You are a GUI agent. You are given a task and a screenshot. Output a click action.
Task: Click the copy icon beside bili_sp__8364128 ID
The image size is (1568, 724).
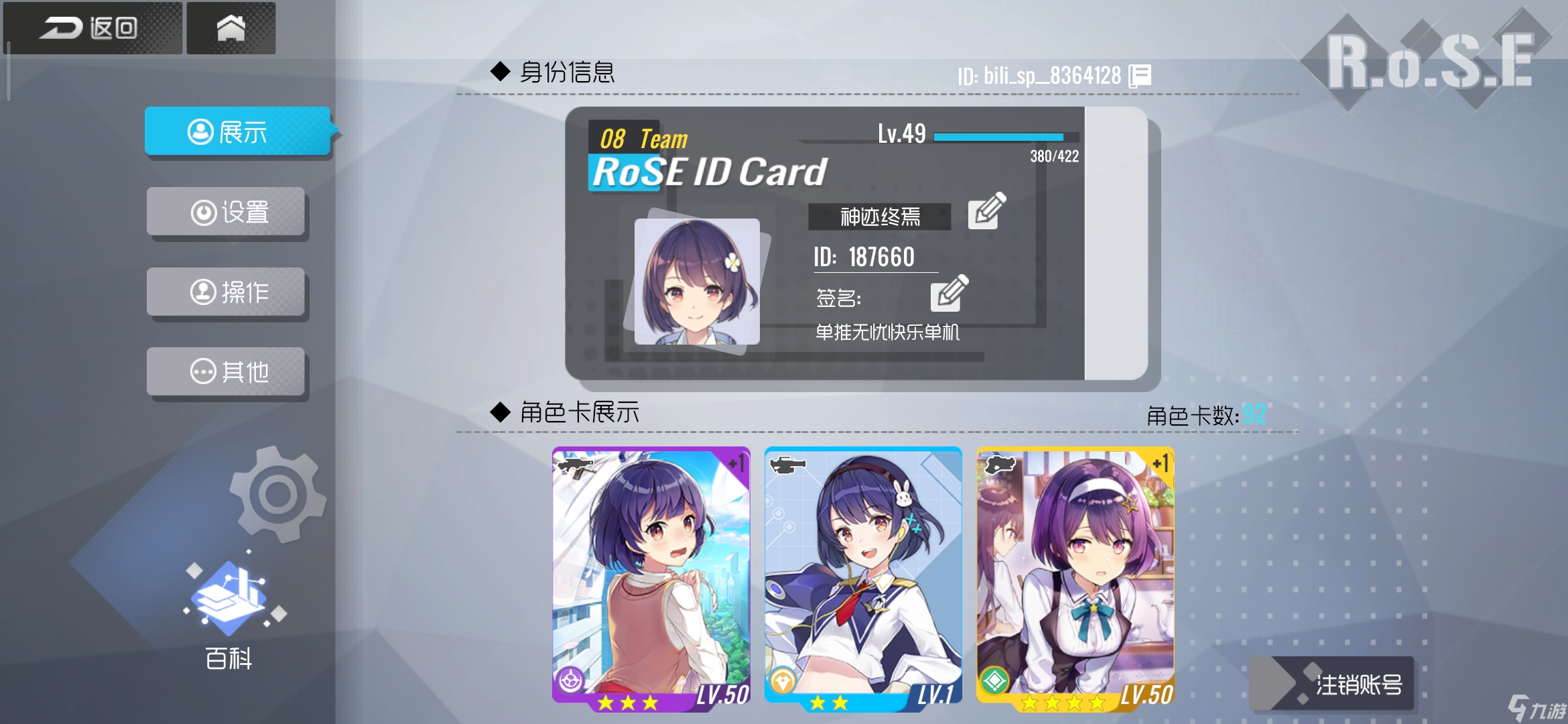[1139, 74]
